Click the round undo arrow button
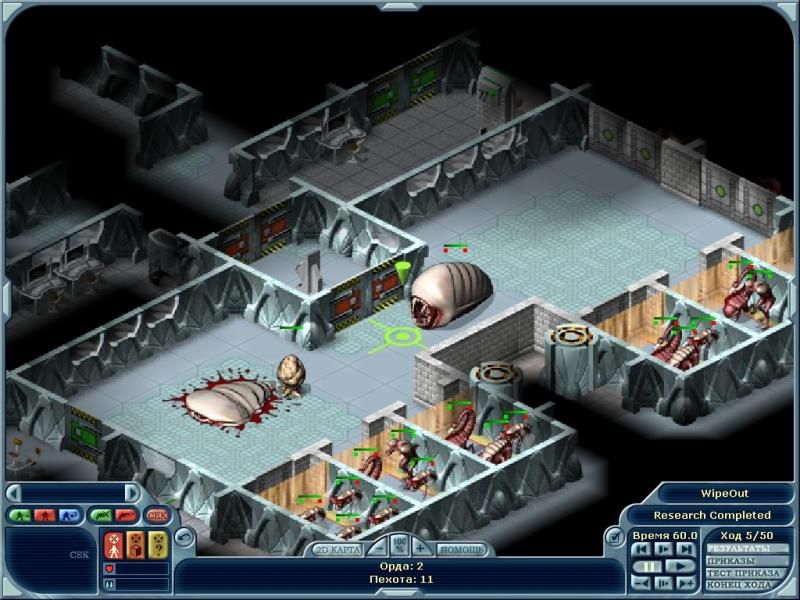 tap(182, 536)
